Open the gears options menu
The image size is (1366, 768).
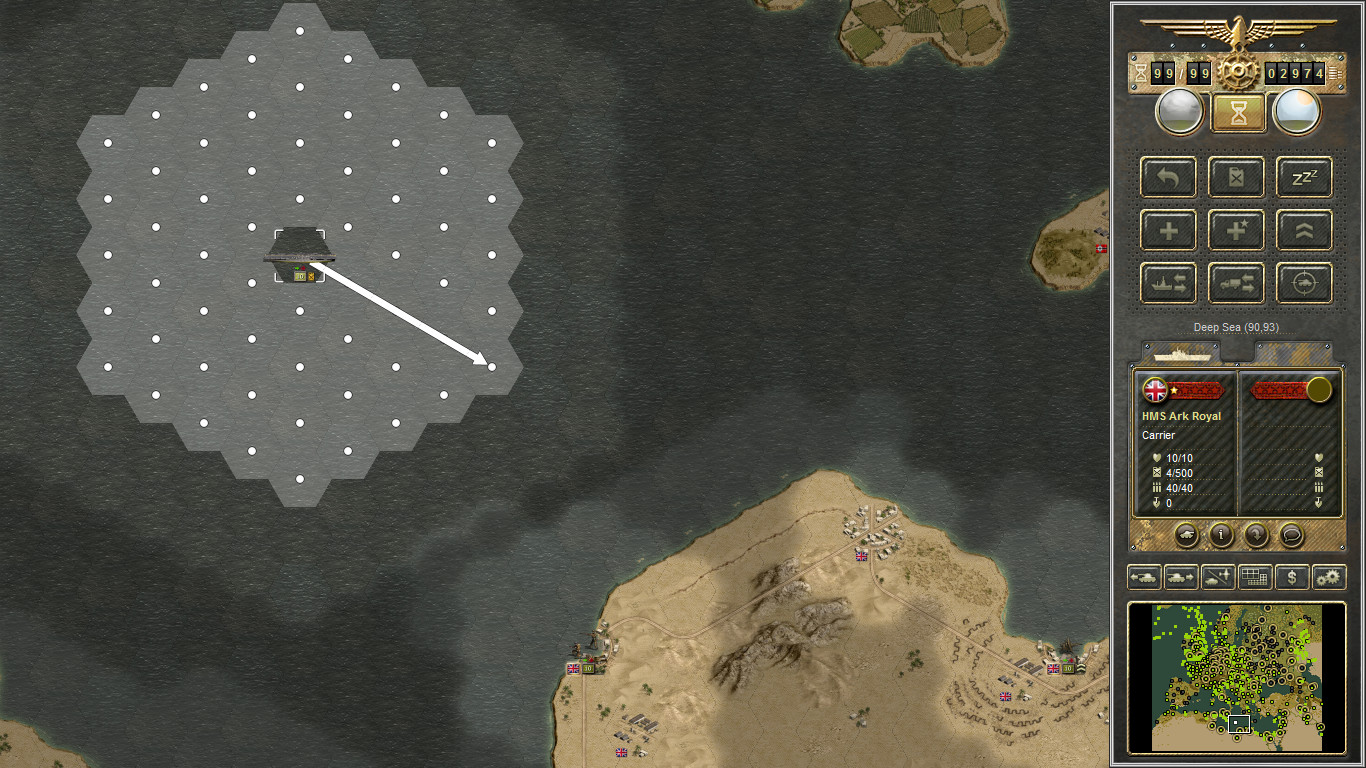(1329, 577)
